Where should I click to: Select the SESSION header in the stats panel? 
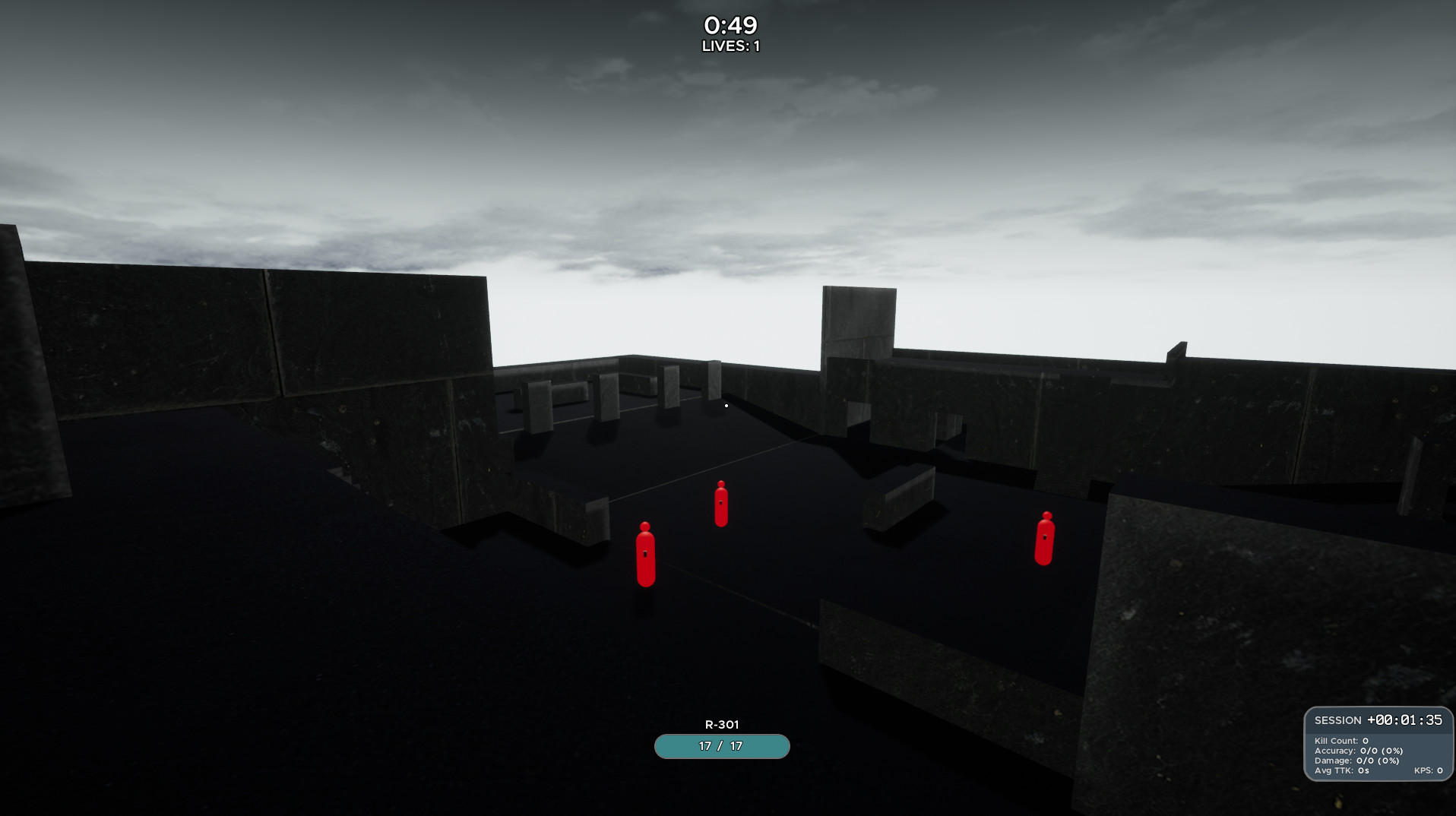tap(1338, 720)
